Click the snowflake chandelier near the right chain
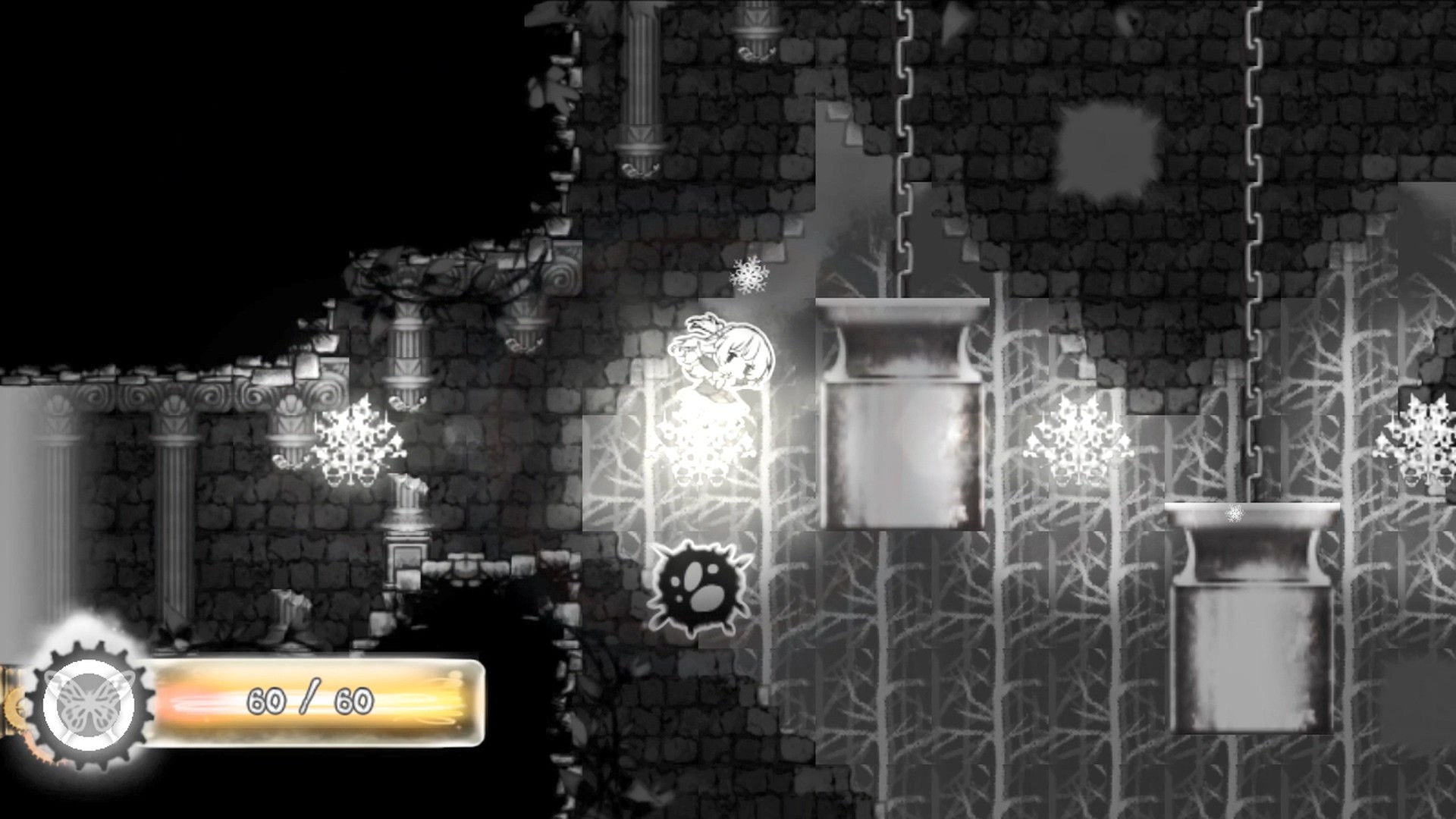The image size is (1456, 819). click(1077, 440)
